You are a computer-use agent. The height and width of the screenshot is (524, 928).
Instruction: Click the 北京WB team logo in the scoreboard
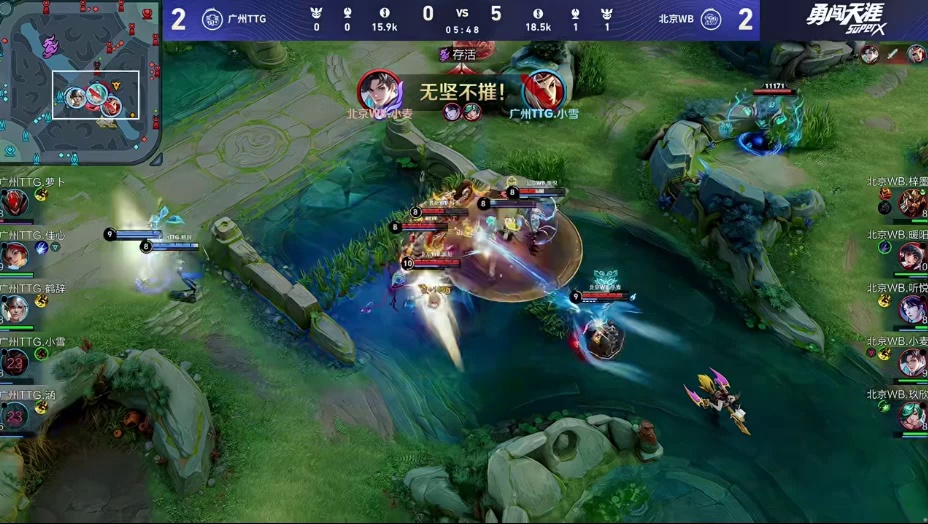[x=711, y=19]
